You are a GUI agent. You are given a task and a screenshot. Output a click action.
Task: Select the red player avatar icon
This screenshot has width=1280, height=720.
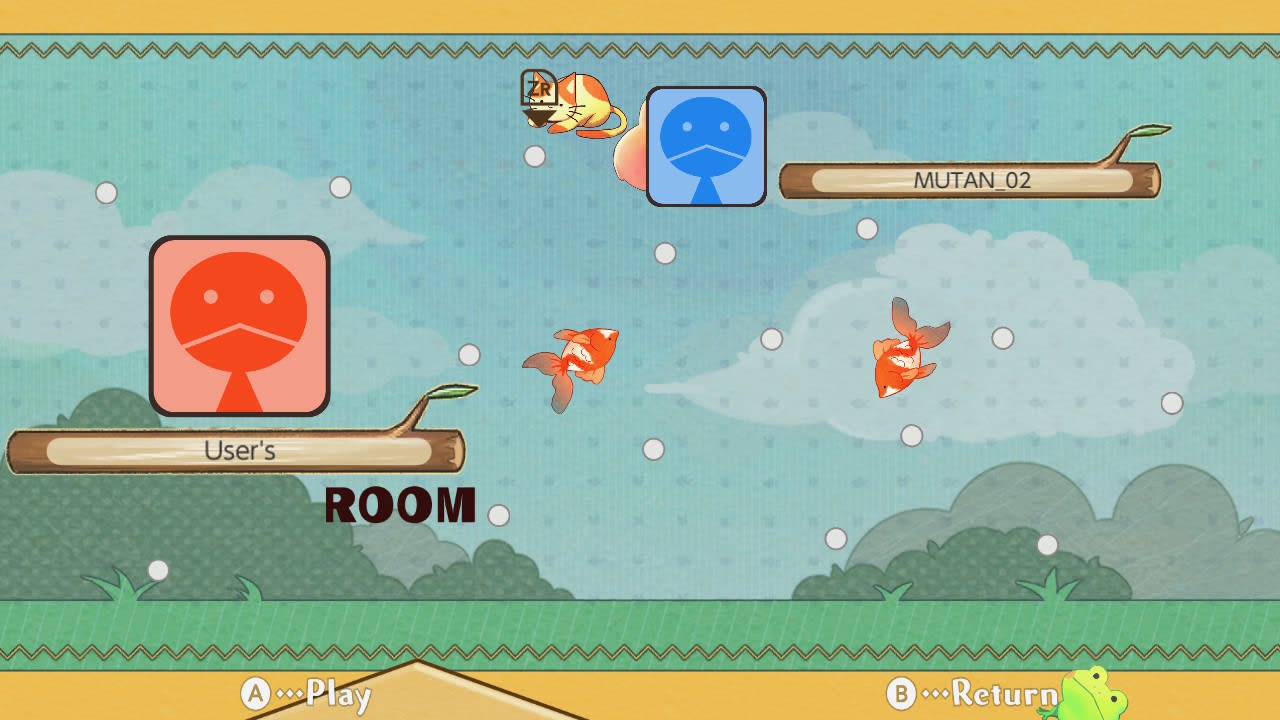[238, 324]
